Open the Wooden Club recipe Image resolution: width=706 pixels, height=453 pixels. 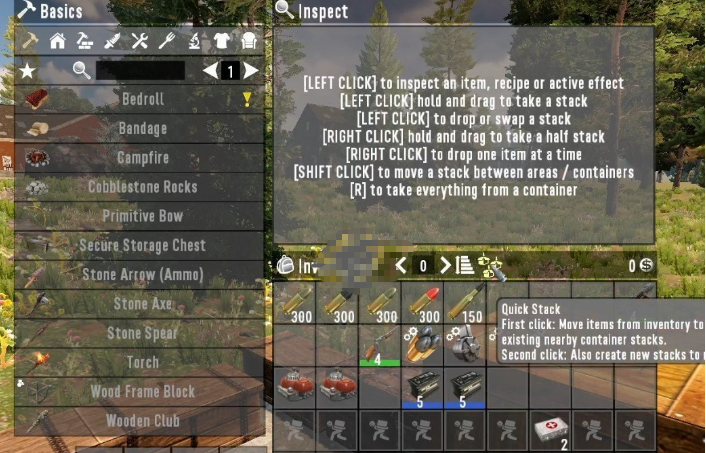(x=143, y=421)
